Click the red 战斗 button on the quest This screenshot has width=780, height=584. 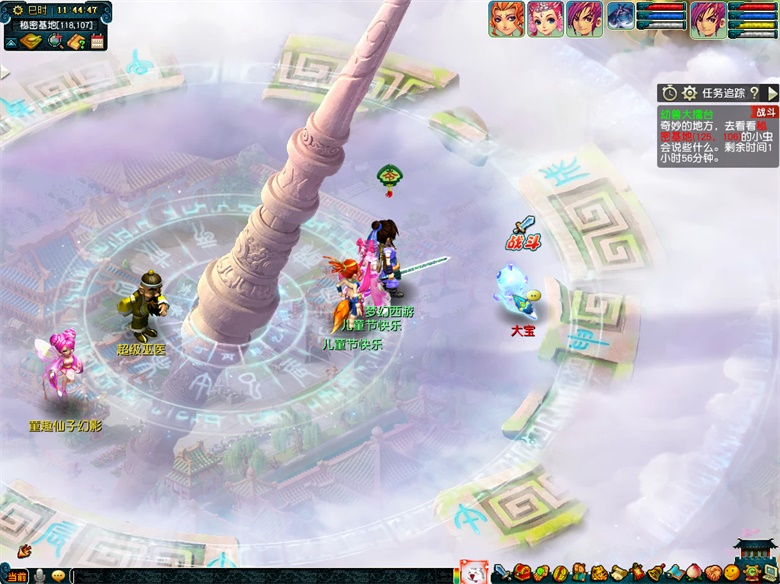[x=765, y=113]
